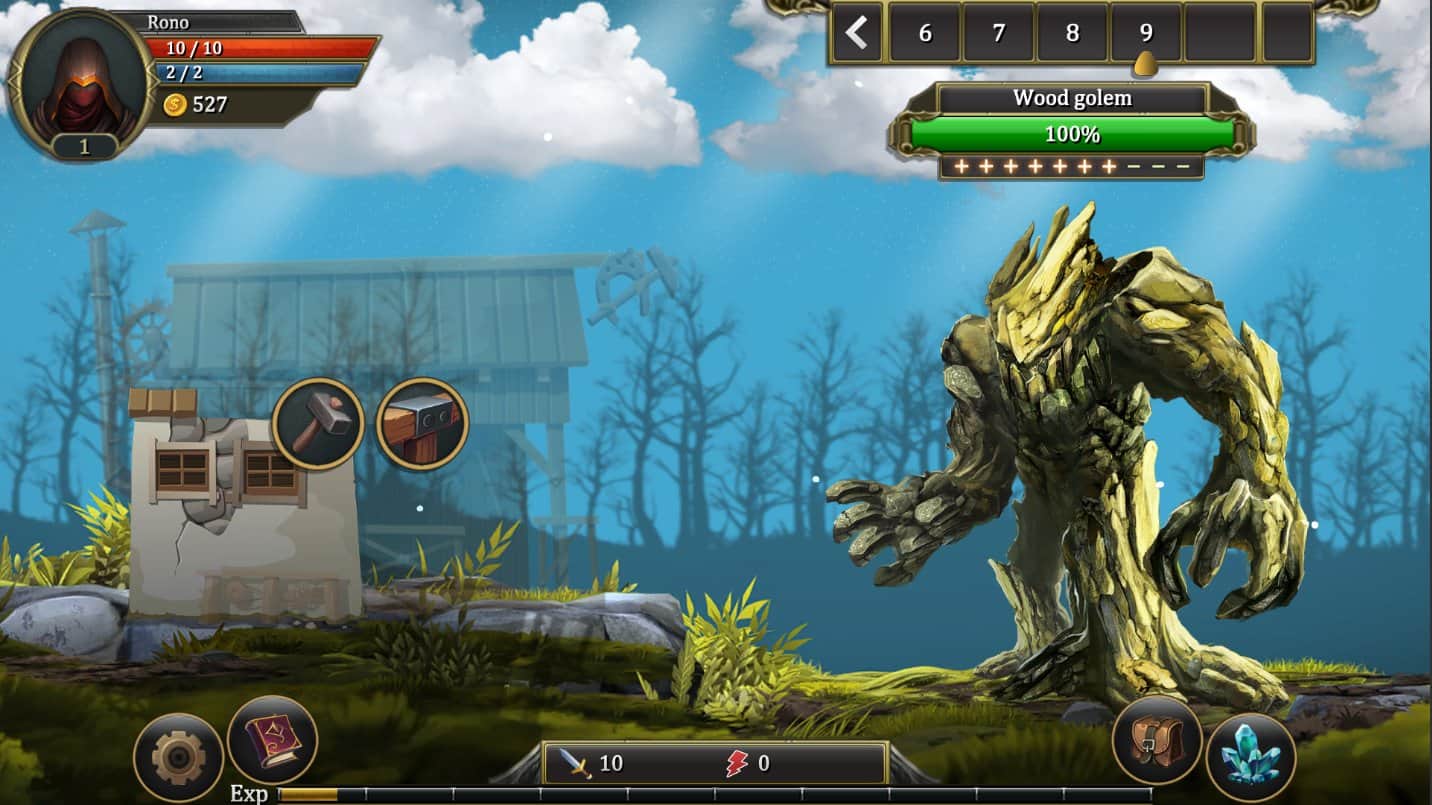Select the anvil crafting icon above the house
Screen dimensions: 1432x805
[x=420, y=420]
